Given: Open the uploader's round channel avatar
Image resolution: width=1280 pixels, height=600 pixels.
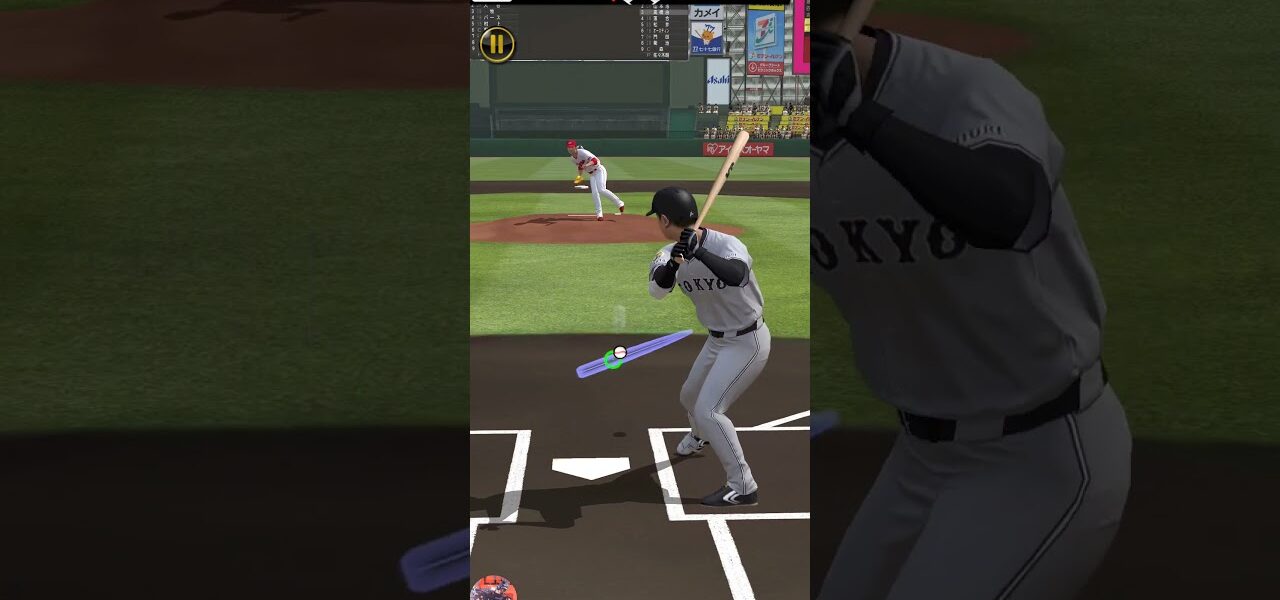Looking at the screenshot, I should point(493,589).
